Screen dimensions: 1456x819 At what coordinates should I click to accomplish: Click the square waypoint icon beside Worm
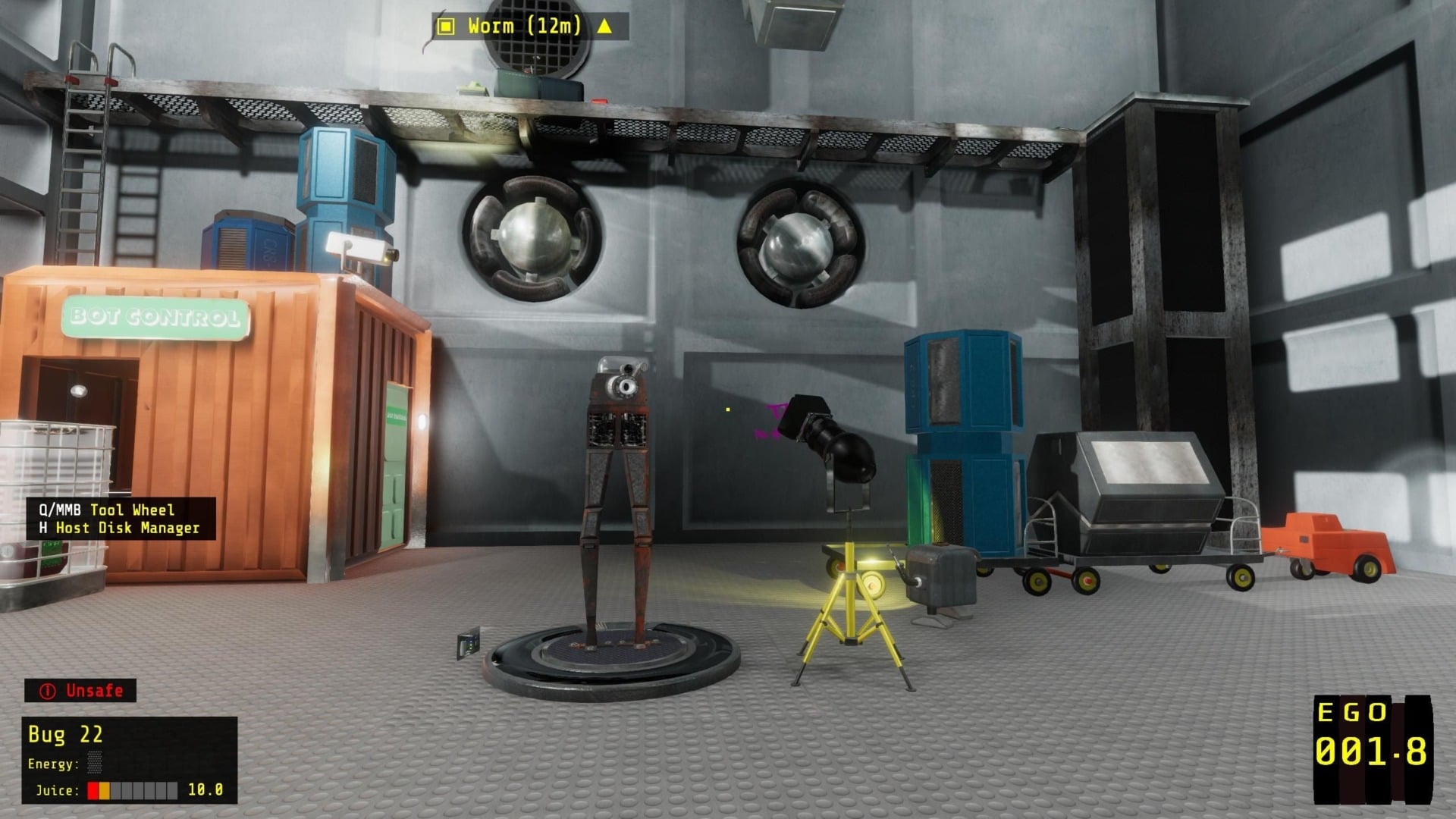445,25
